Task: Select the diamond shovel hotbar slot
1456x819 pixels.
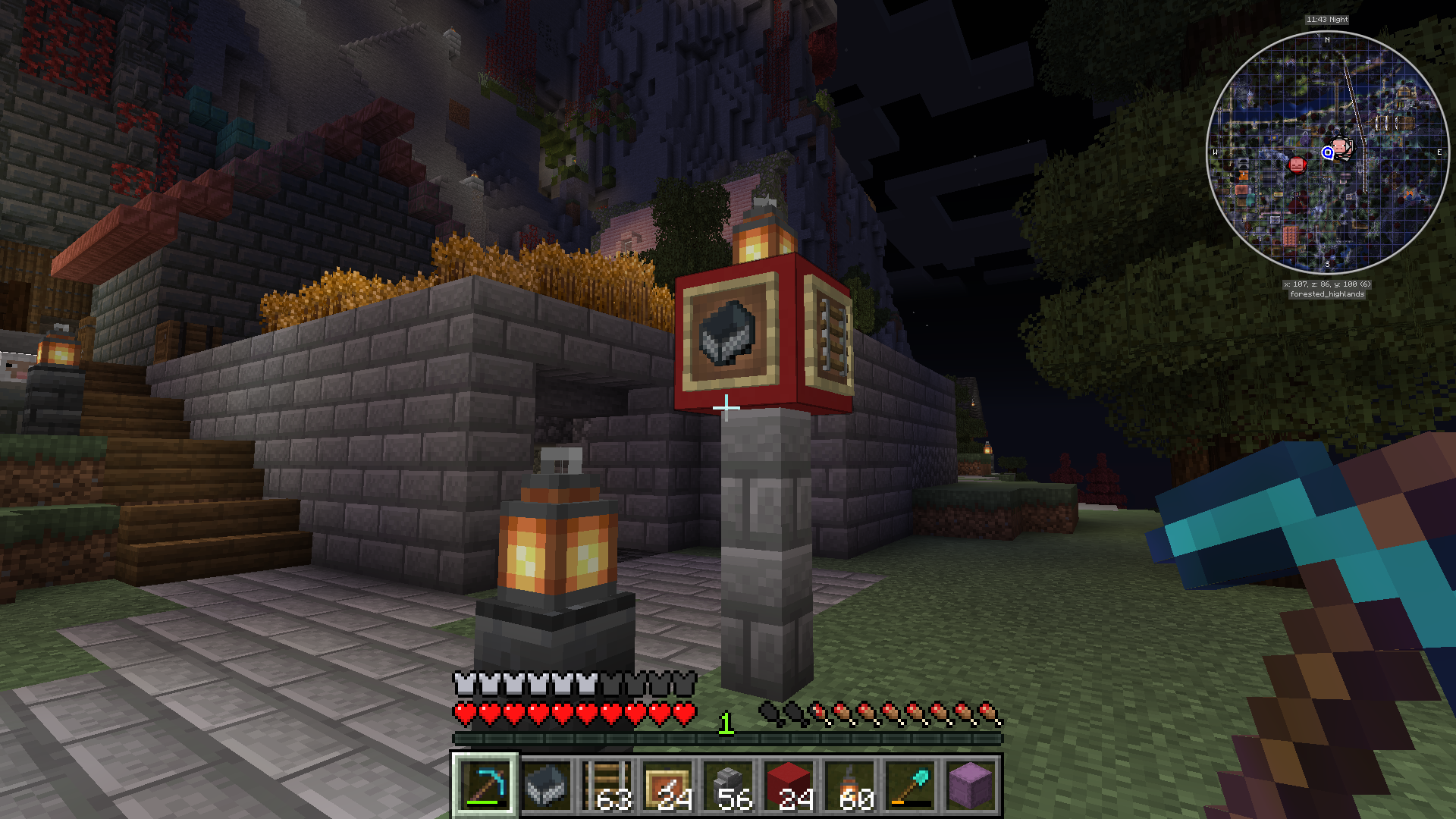Action: (910, 785)
